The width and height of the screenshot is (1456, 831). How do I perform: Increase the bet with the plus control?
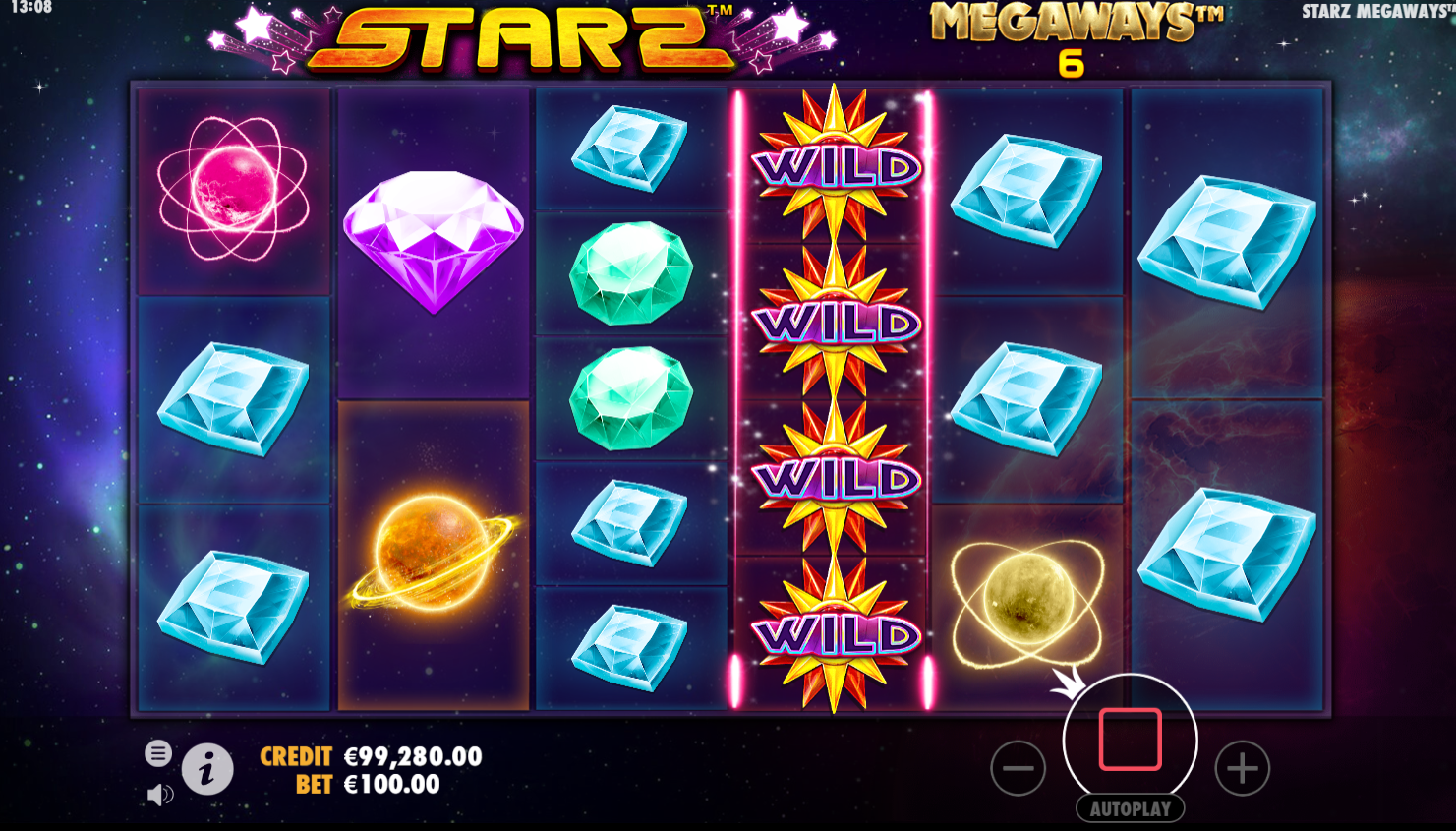pyautogui.click(x=1242, y=768)
